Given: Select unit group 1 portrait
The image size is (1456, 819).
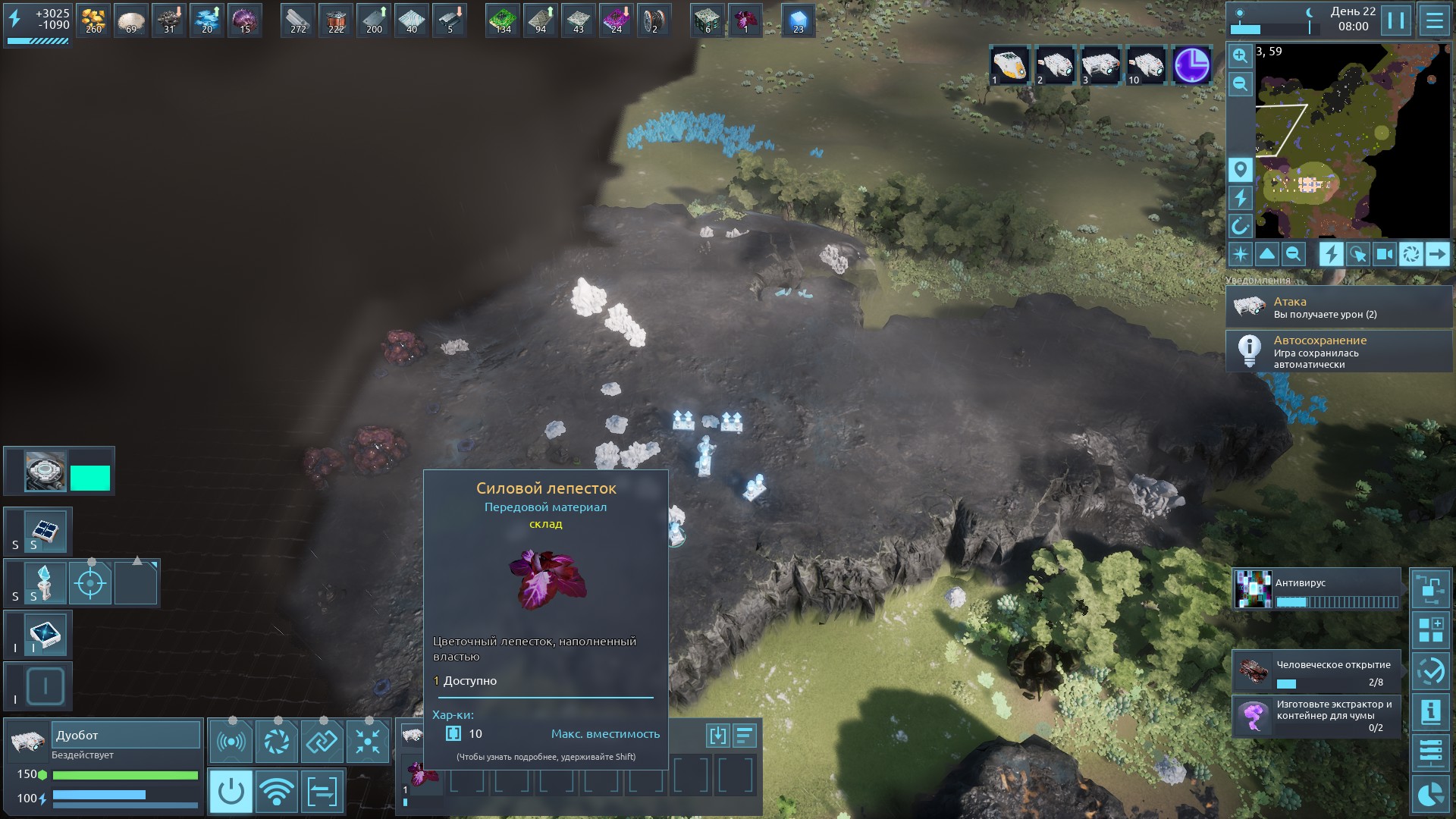Looking at the screenshot, I should [1009, 65].
